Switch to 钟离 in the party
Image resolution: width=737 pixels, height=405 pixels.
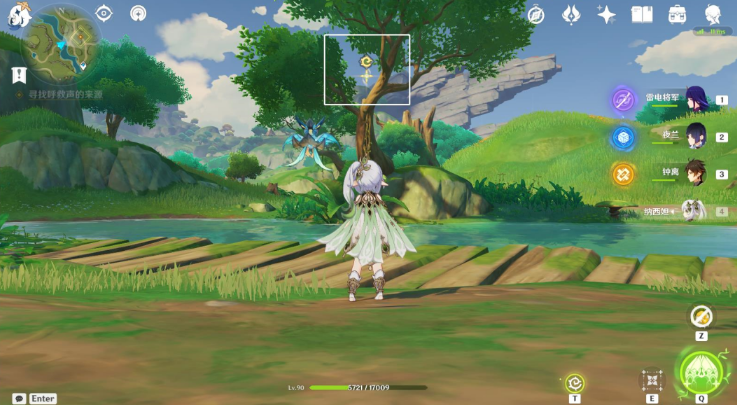(695, 173)
